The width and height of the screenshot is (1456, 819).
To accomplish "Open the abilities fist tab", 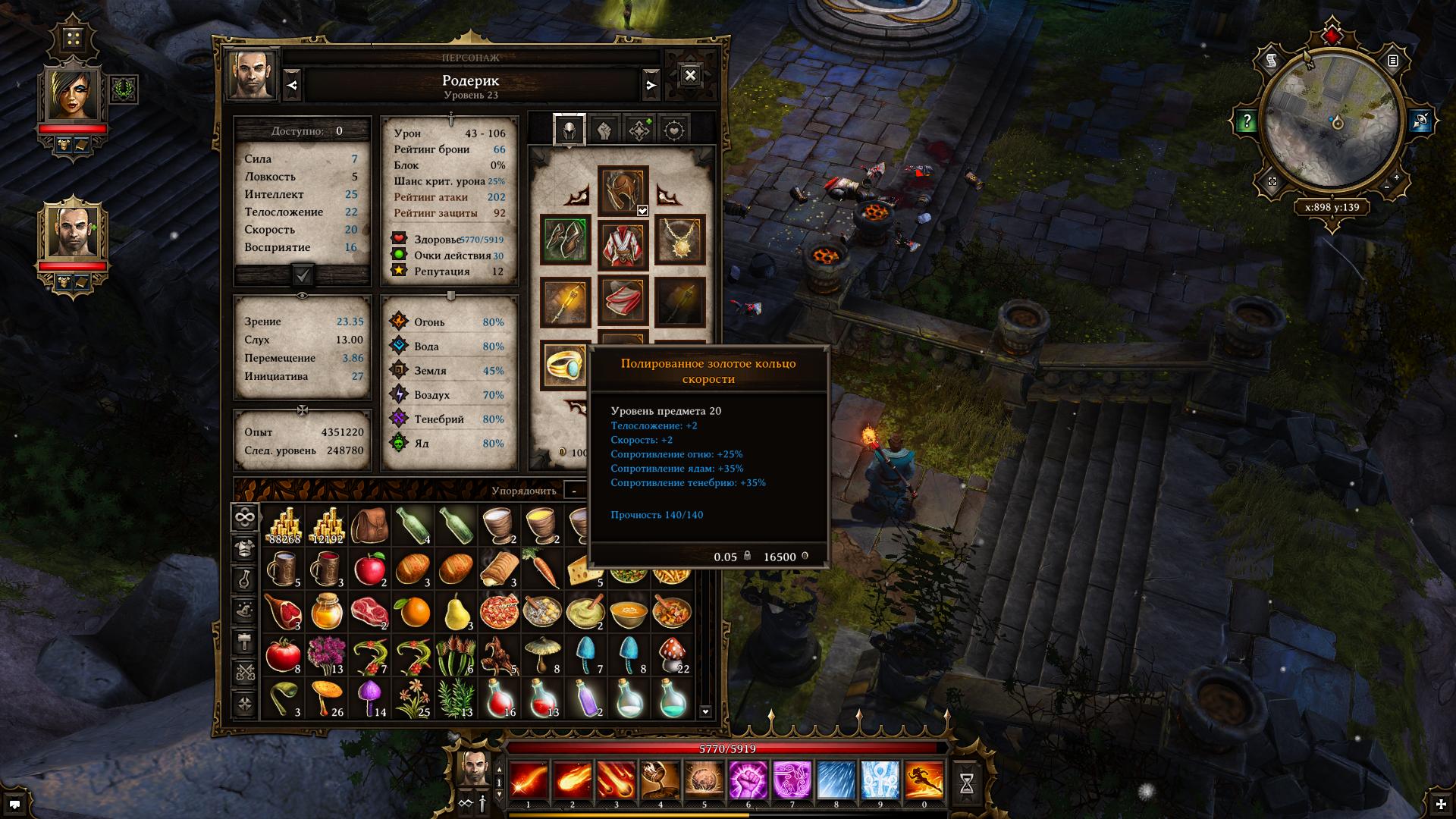I will point(604,130).
